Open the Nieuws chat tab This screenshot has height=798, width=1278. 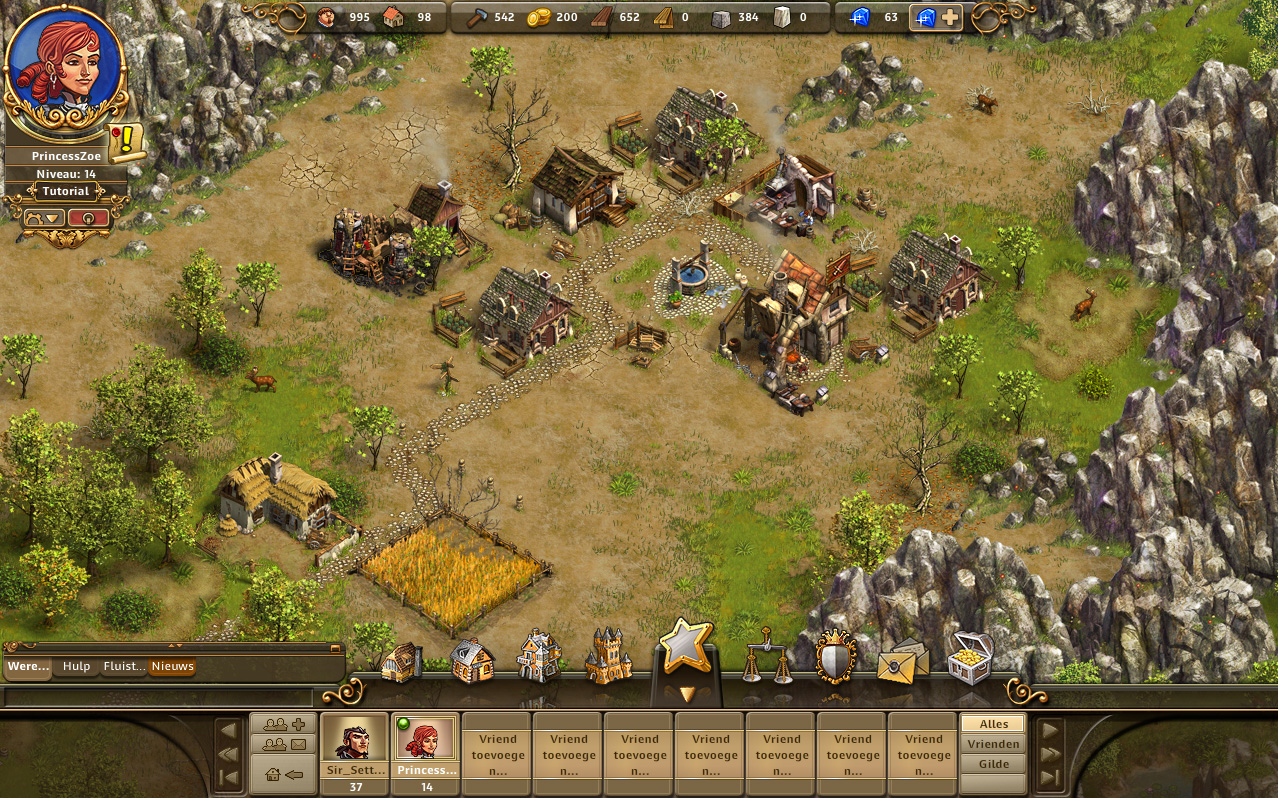[x=172, y=666]
